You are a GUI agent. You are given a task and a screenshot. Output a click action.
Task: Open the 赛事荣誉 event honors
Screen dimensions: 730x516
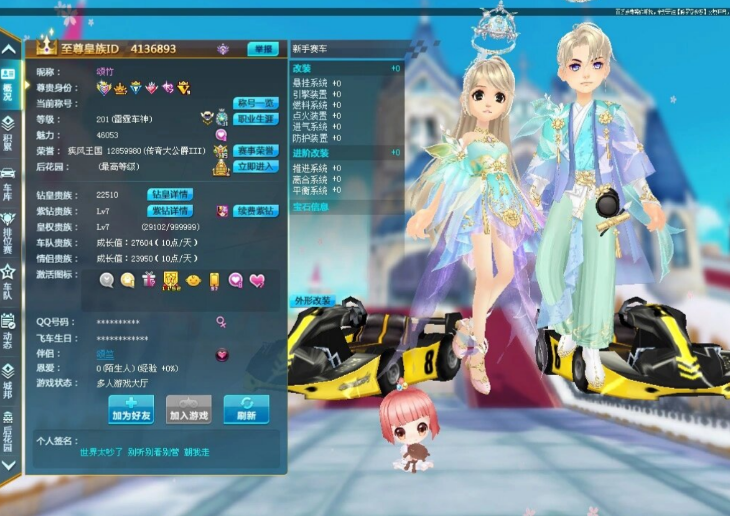coord(255,151)
